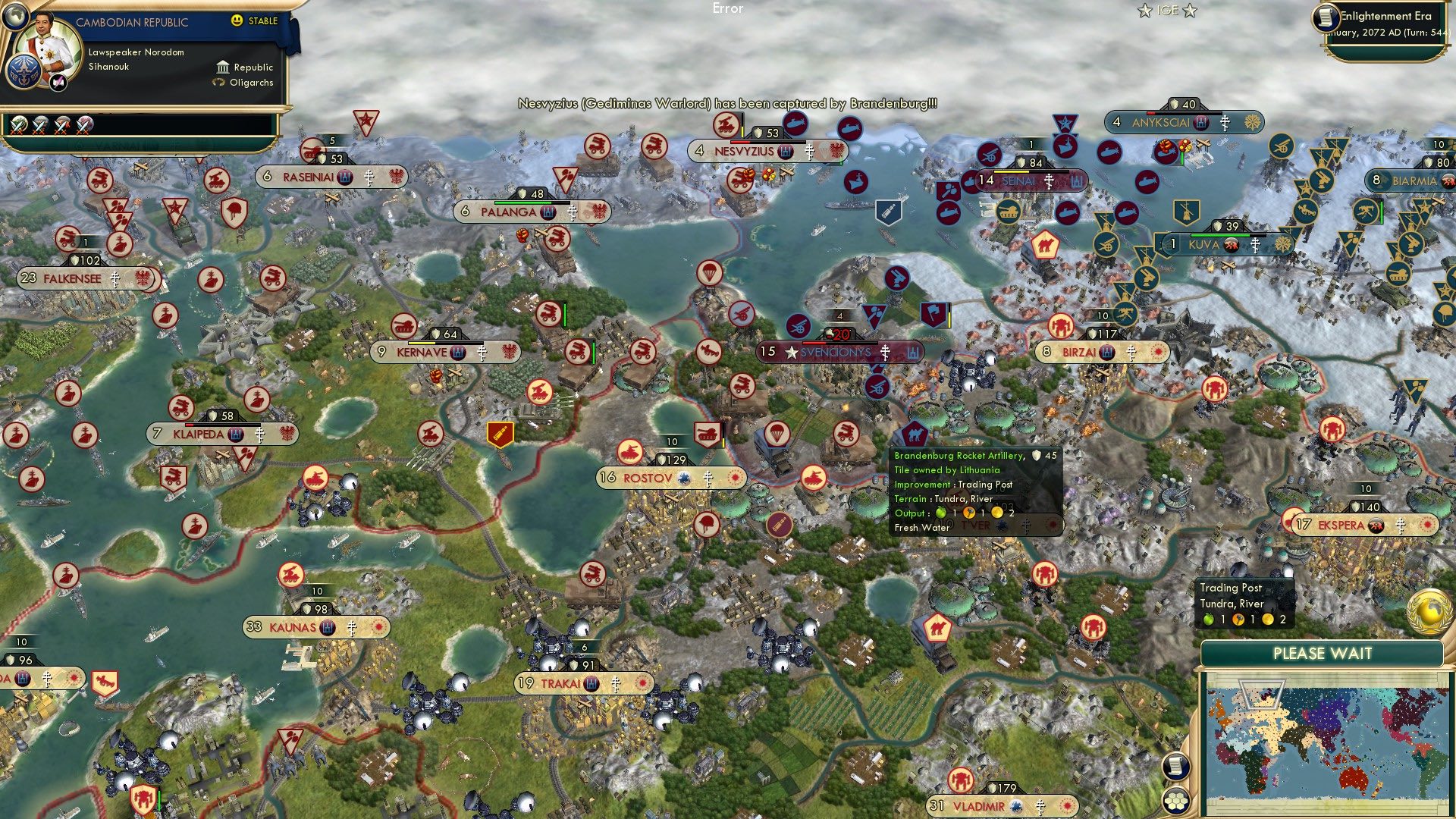The image size is (1456, 819).
Task: Open the city screen for Kaunas
Action: (x=294, y=628)
